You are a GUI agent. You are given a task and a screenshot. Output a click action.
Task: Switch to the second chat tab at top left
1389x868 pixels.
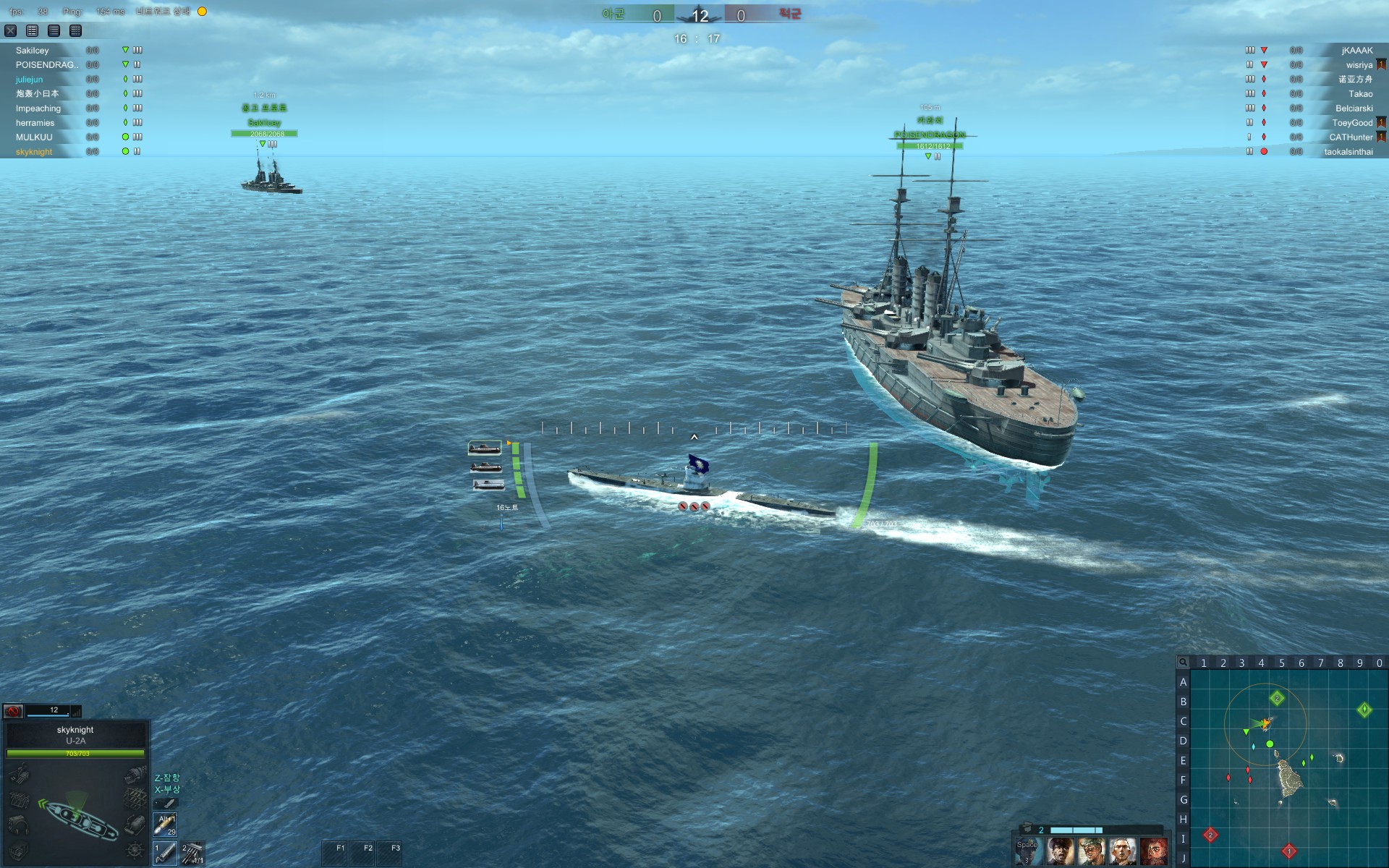(54, 31)
